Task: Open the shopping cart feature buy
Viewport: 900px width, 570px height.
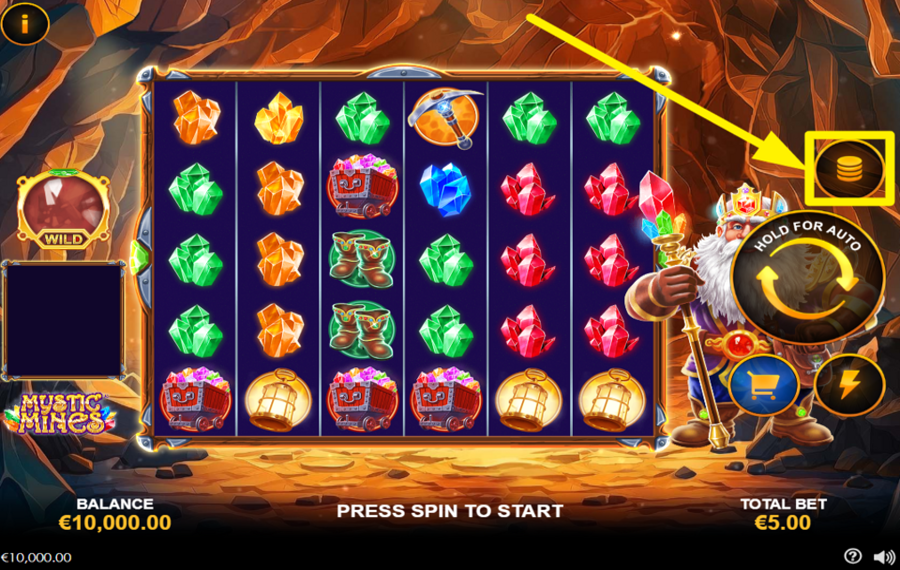Action: click(x=763, y=385)
